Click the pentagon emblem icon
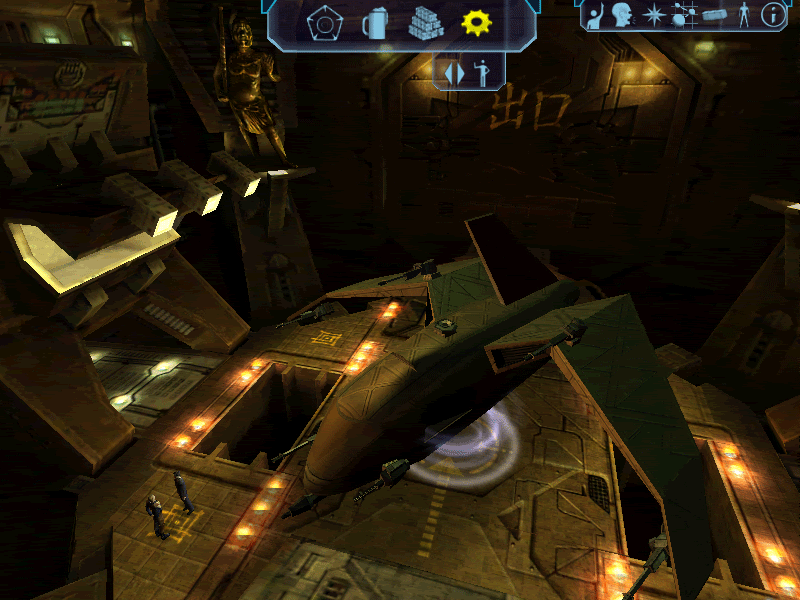The width and height of the screenshot is (800, 600). tap(322, 23)
